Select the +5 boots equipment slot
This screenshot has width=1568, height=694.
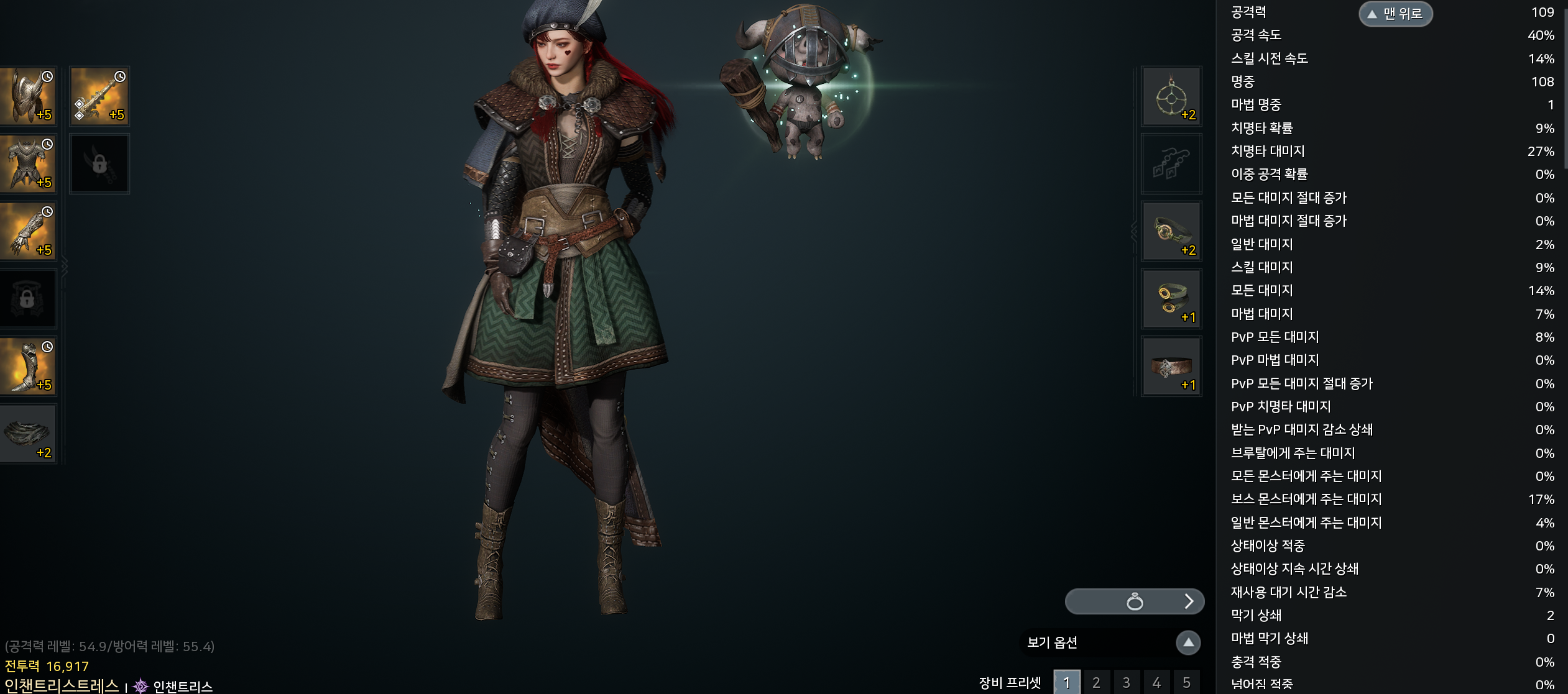click(x=28, y=367)
